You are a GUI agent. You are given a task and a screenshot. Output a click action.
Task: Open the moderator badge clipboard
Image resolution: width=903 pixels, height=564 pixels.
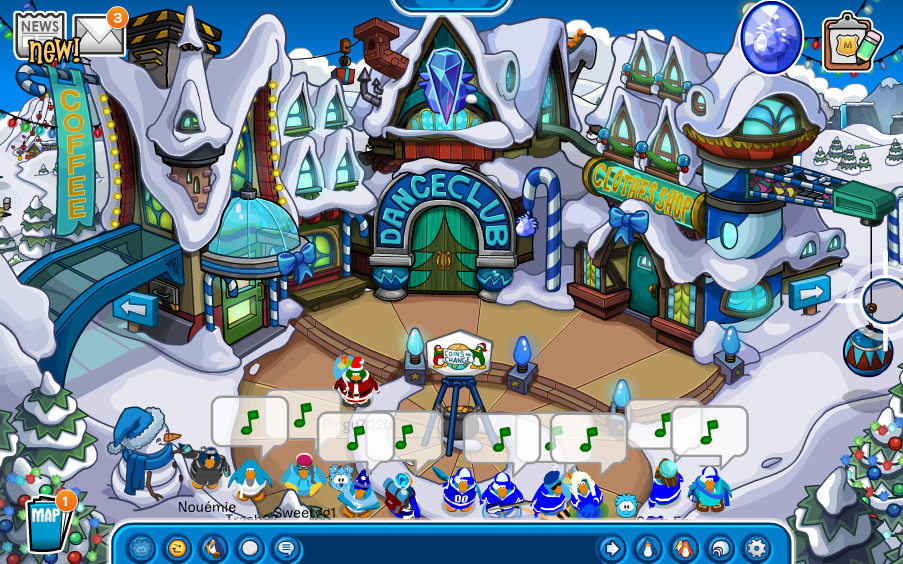click(x=845, y=43)
